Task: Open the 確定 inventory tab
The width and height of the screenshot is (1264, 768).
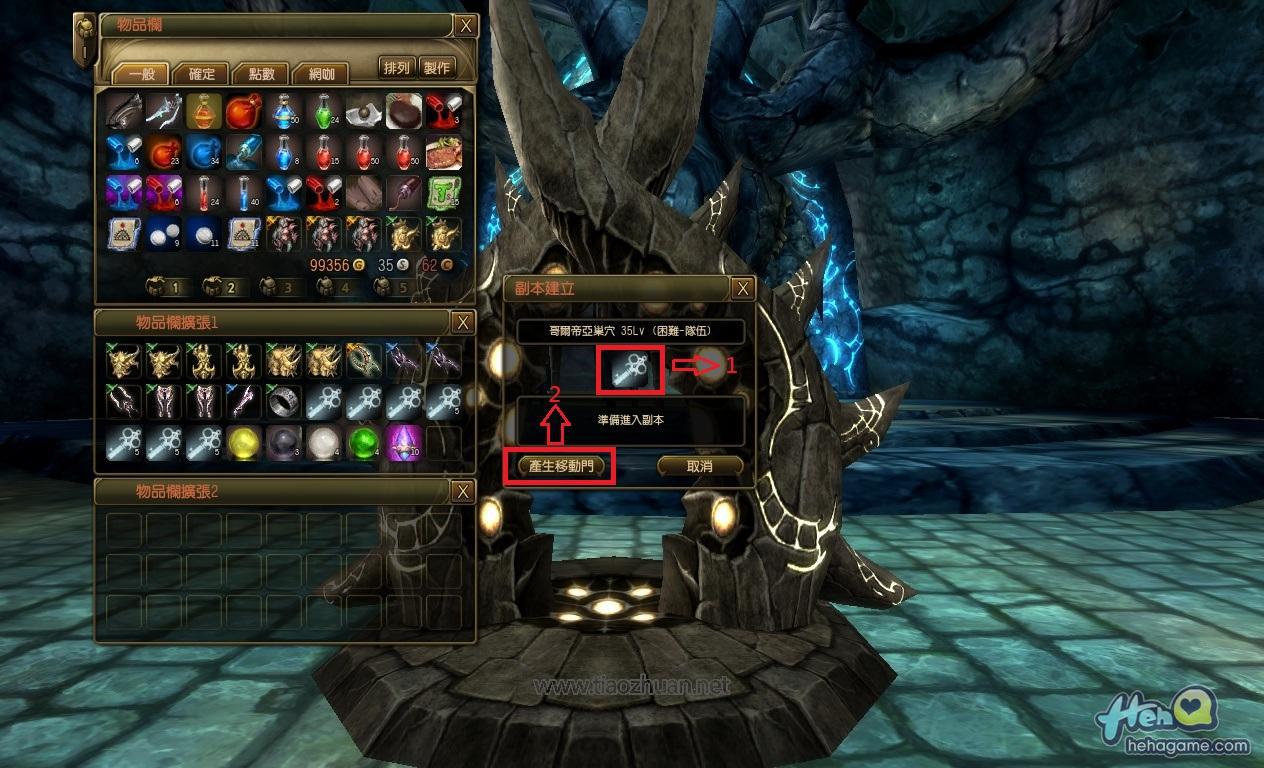Action: 200,73
